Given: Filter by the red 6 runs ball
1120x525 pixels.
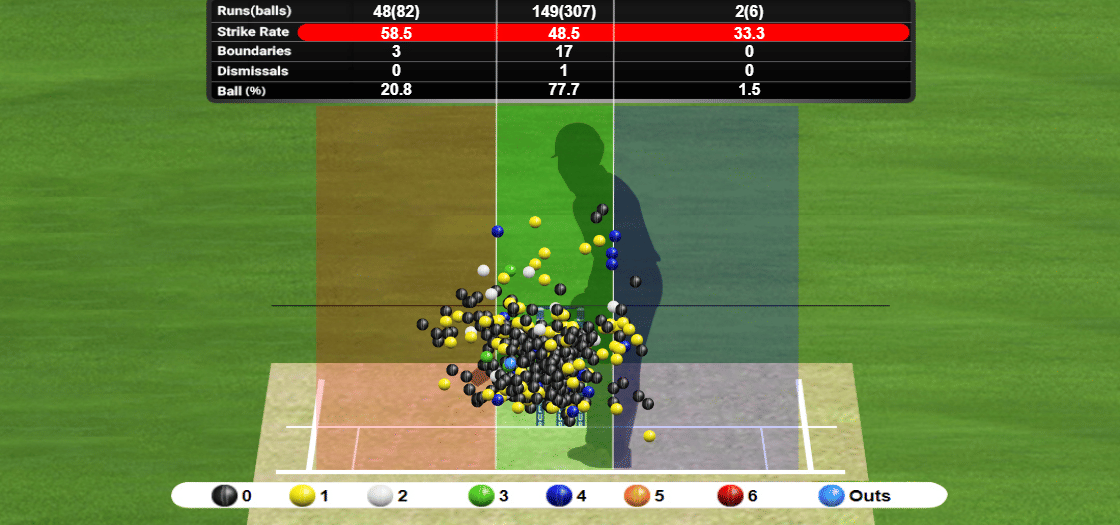Looking at the screenshot, I should click(730, 495).
